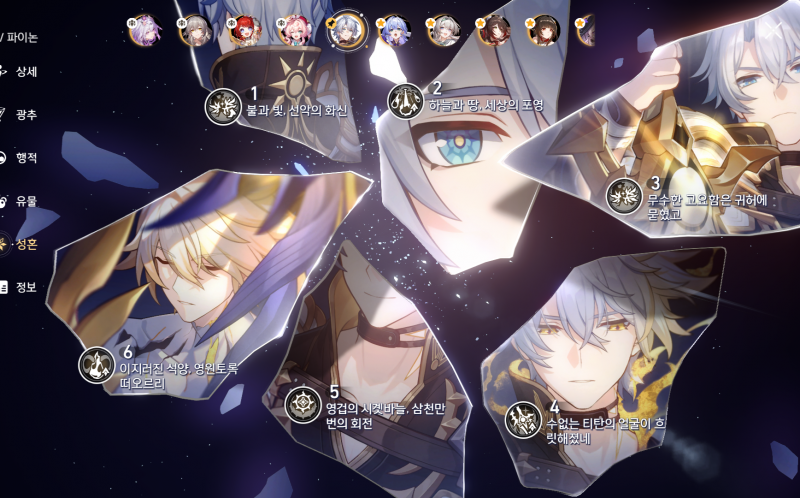Open the 상세 (Details) tab
800x498 pixels.
click(x=20, y=72)
